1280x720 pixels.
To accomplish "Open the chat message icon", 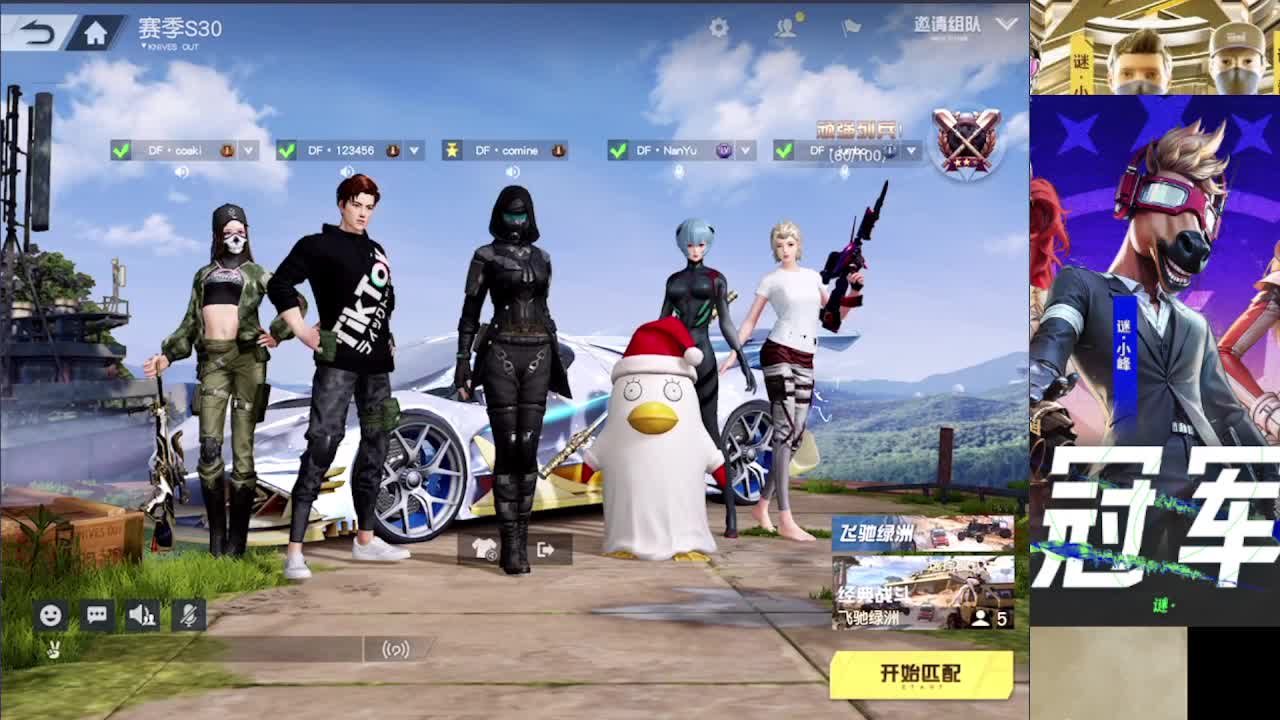I will tap(95, 616).
